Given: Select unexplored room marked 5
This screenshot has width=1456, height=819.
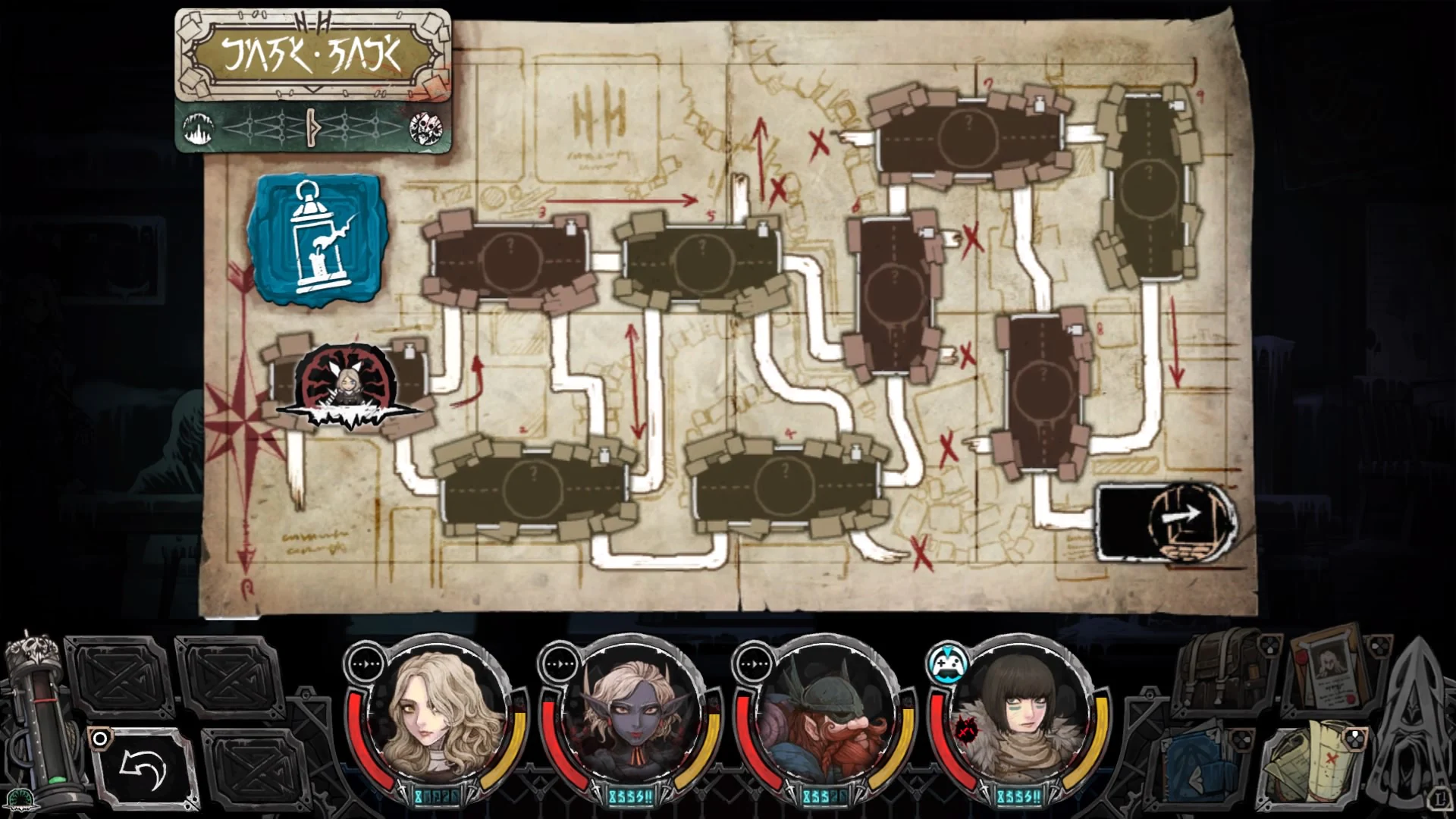Looking at the screenshot, I should [x=701, y=259].
